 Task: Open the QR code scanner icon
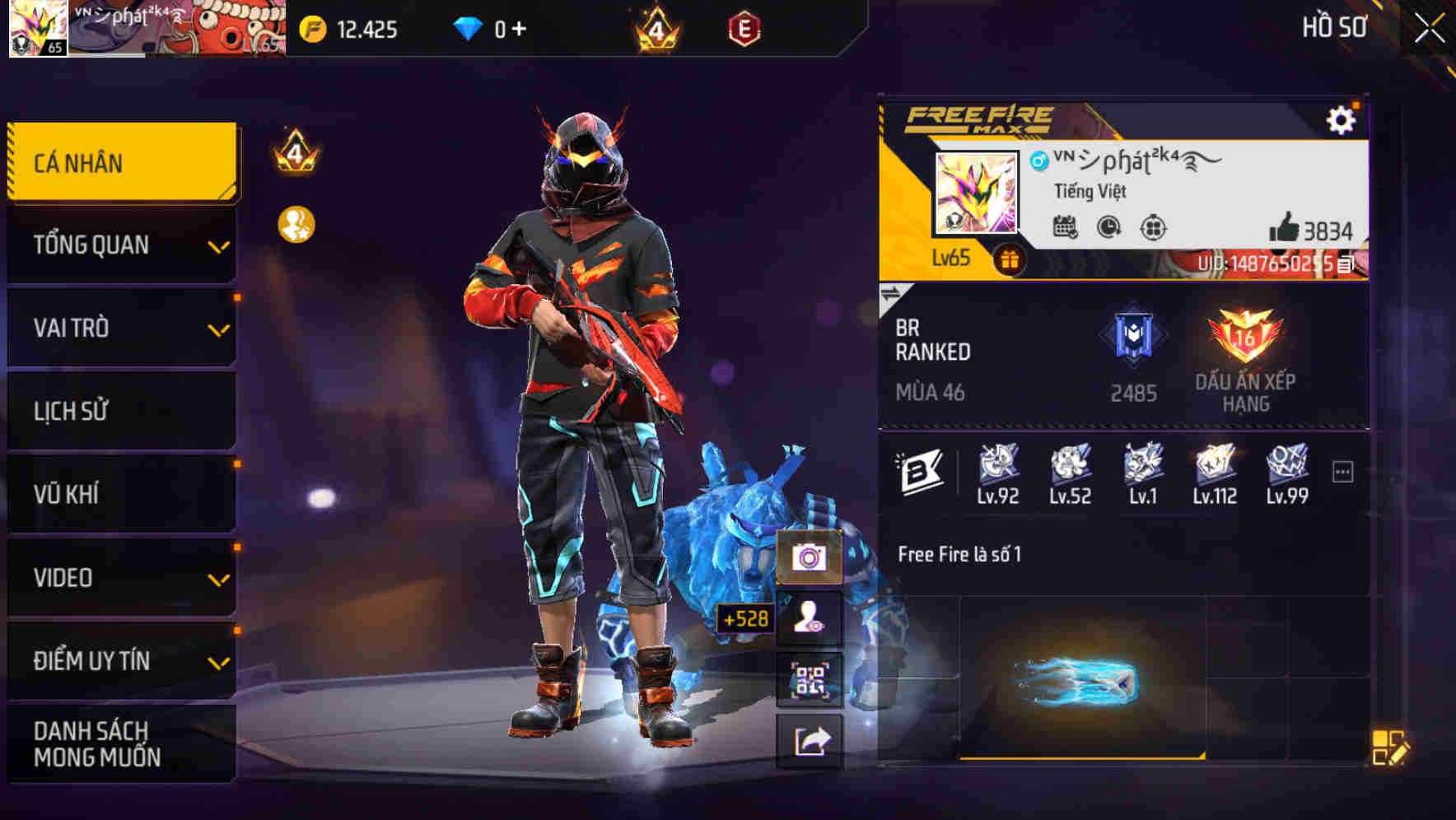[811, 680]
